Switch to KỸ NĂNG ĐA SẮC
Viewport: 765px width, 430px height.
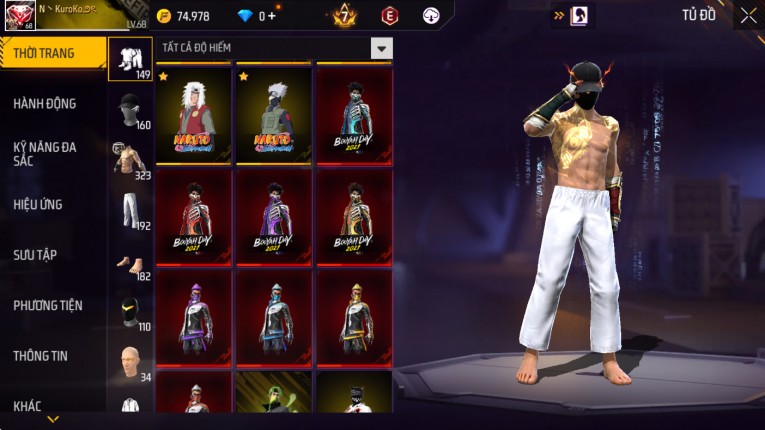click(45, 153)
